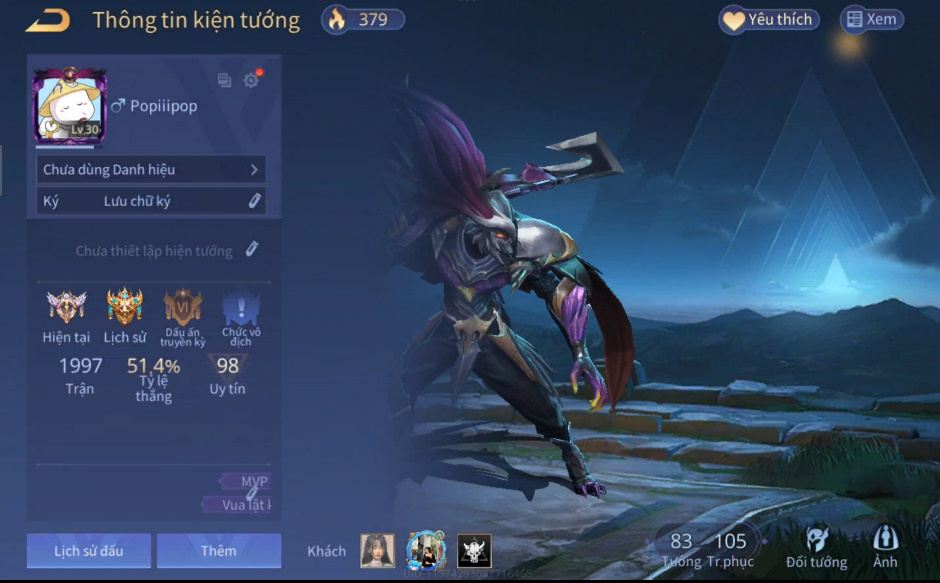Screen dimensions: 940x583
Task: Open Lịch sử đấu match history
Action: pos(89,550)
